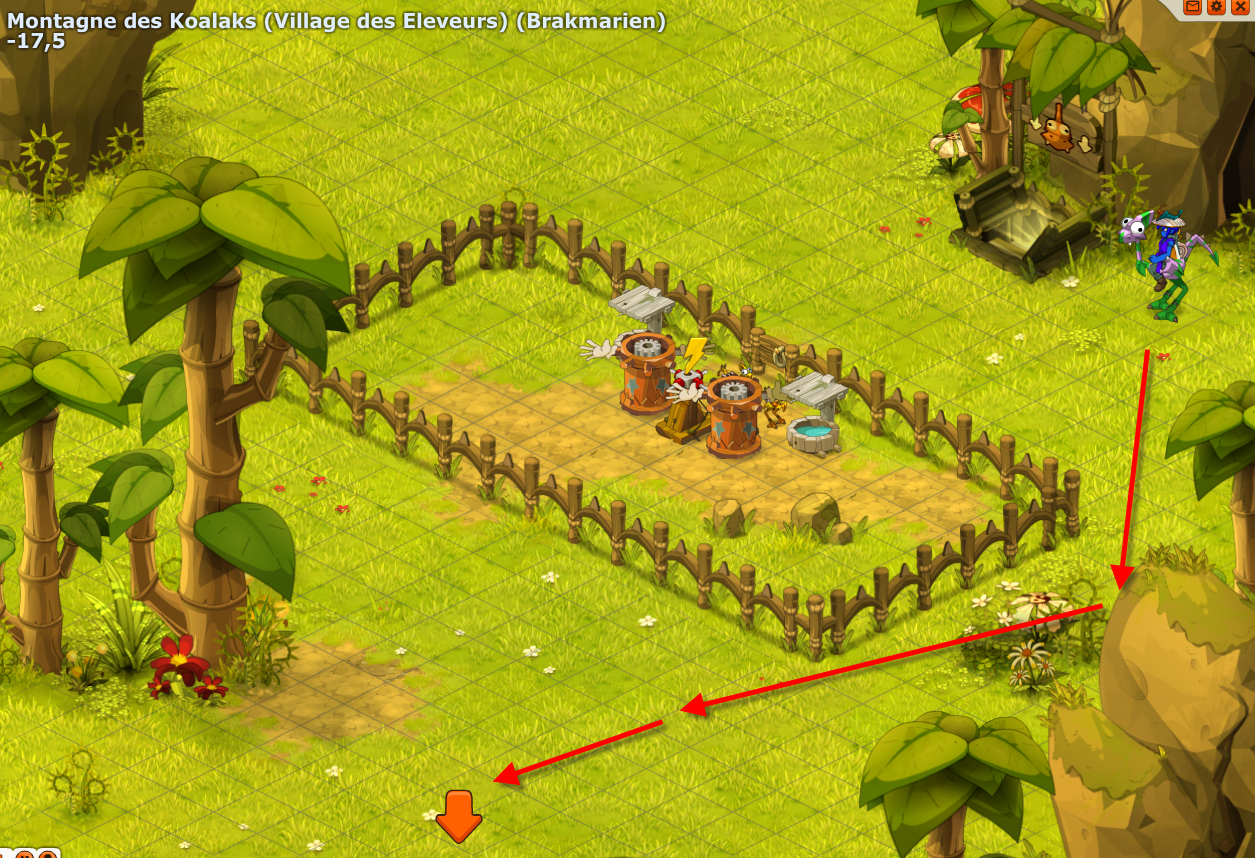The height and width of the screenshot is (858, 1255).
Task: Open the envelope messages button
Action: click(1193, 6)
